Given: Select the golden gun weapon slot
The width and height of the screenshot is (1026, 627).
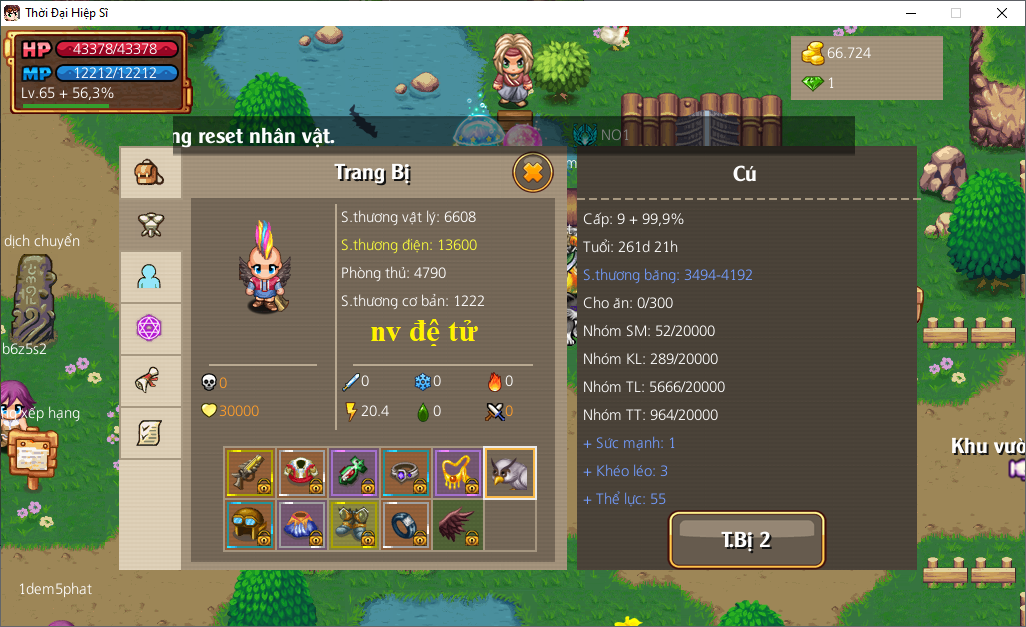Looking at the screenshot, I should [250, 473].
